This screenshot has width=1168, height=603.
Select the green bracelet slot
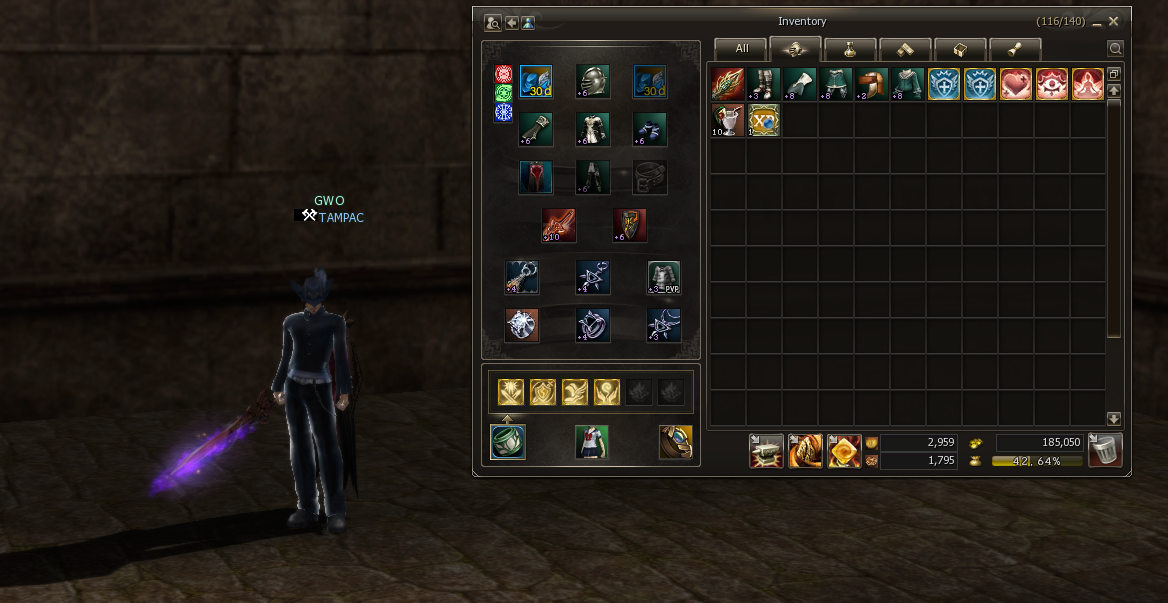coord(508,442)
